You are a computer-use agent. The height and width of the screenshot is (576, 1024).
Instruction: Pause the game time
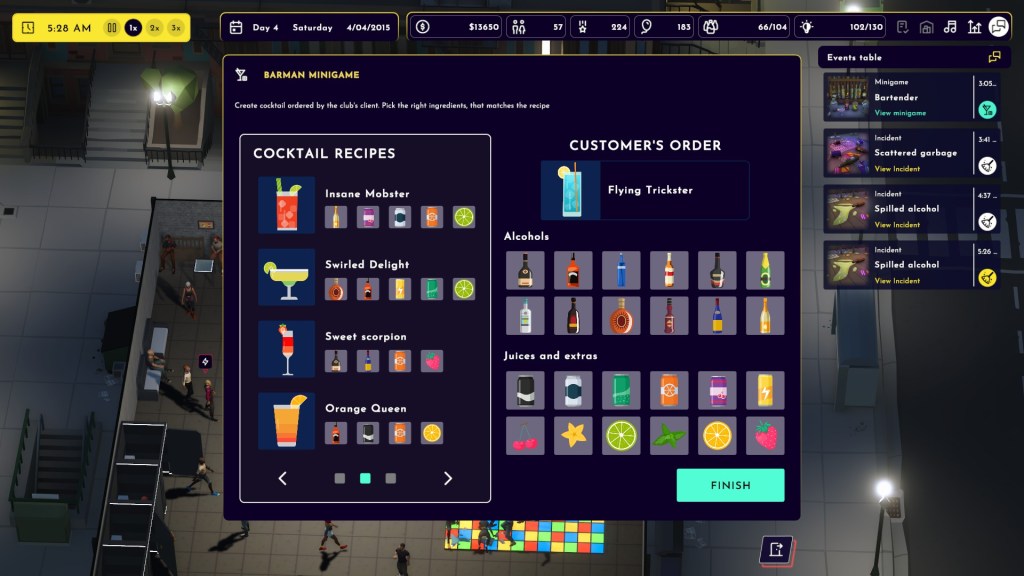[112, 28]
